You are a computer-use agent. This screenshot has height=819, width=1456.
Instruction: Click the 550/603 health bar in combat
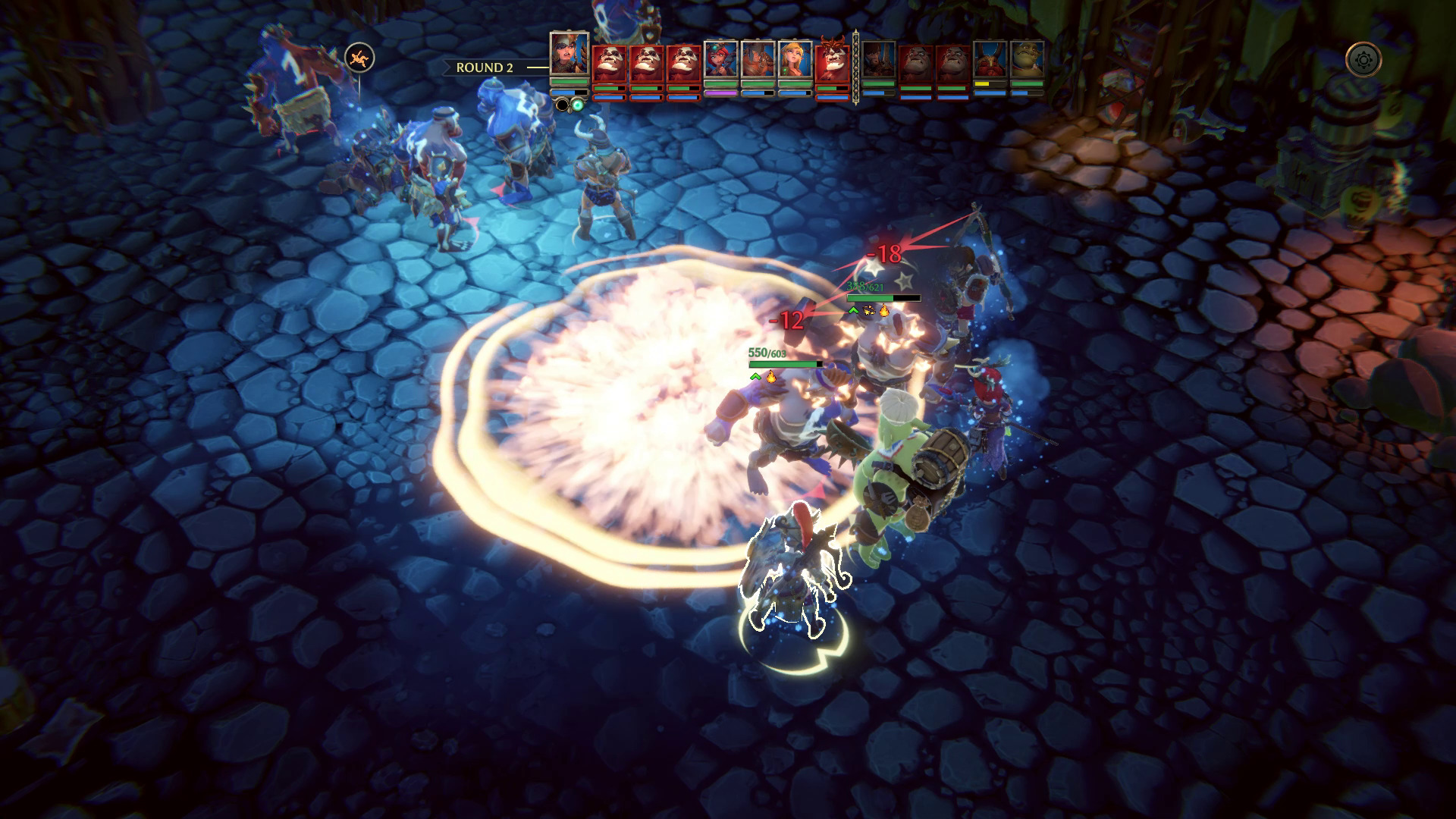pyautogui.click(x=784, y=365)
